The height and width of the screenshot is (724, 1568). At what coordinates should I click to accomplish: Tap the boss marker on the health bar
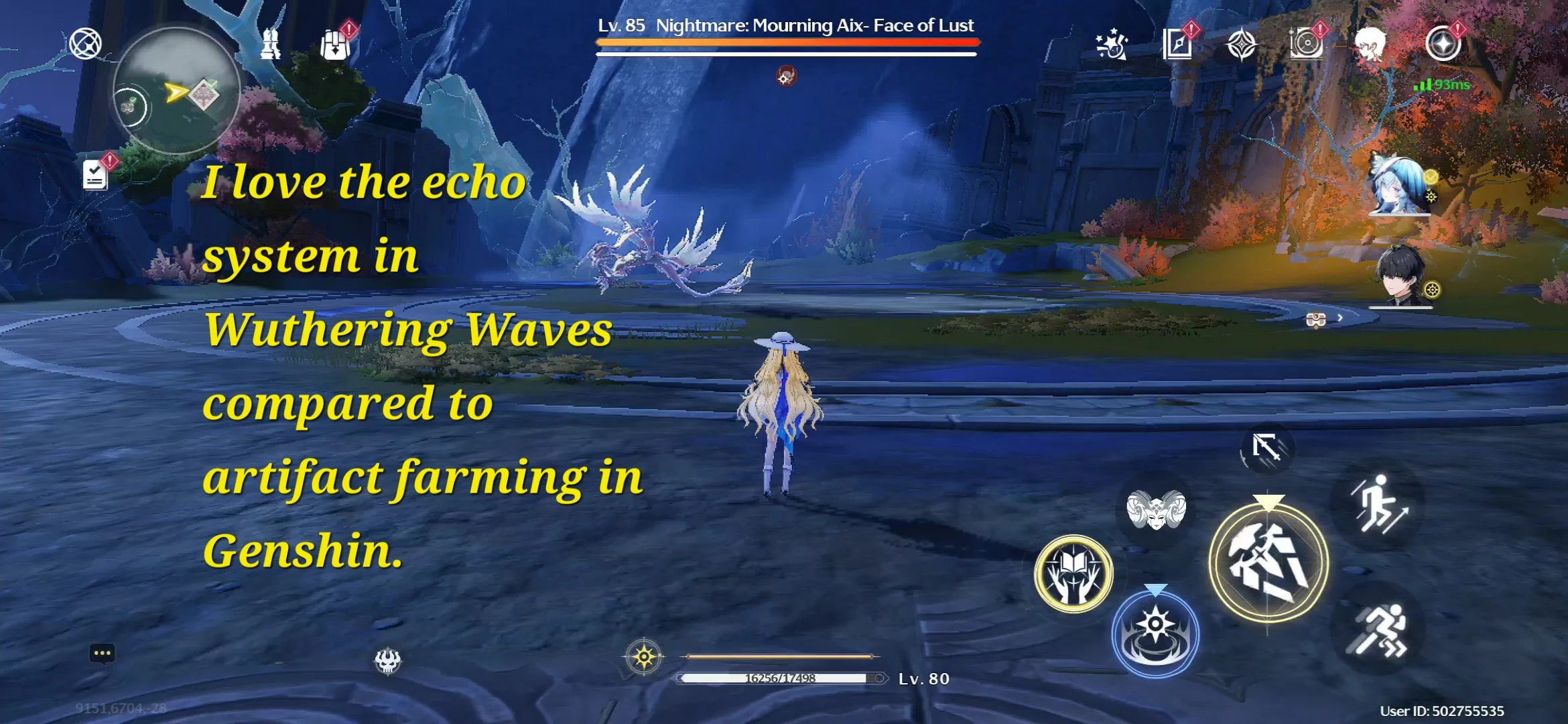click(785, 76)
